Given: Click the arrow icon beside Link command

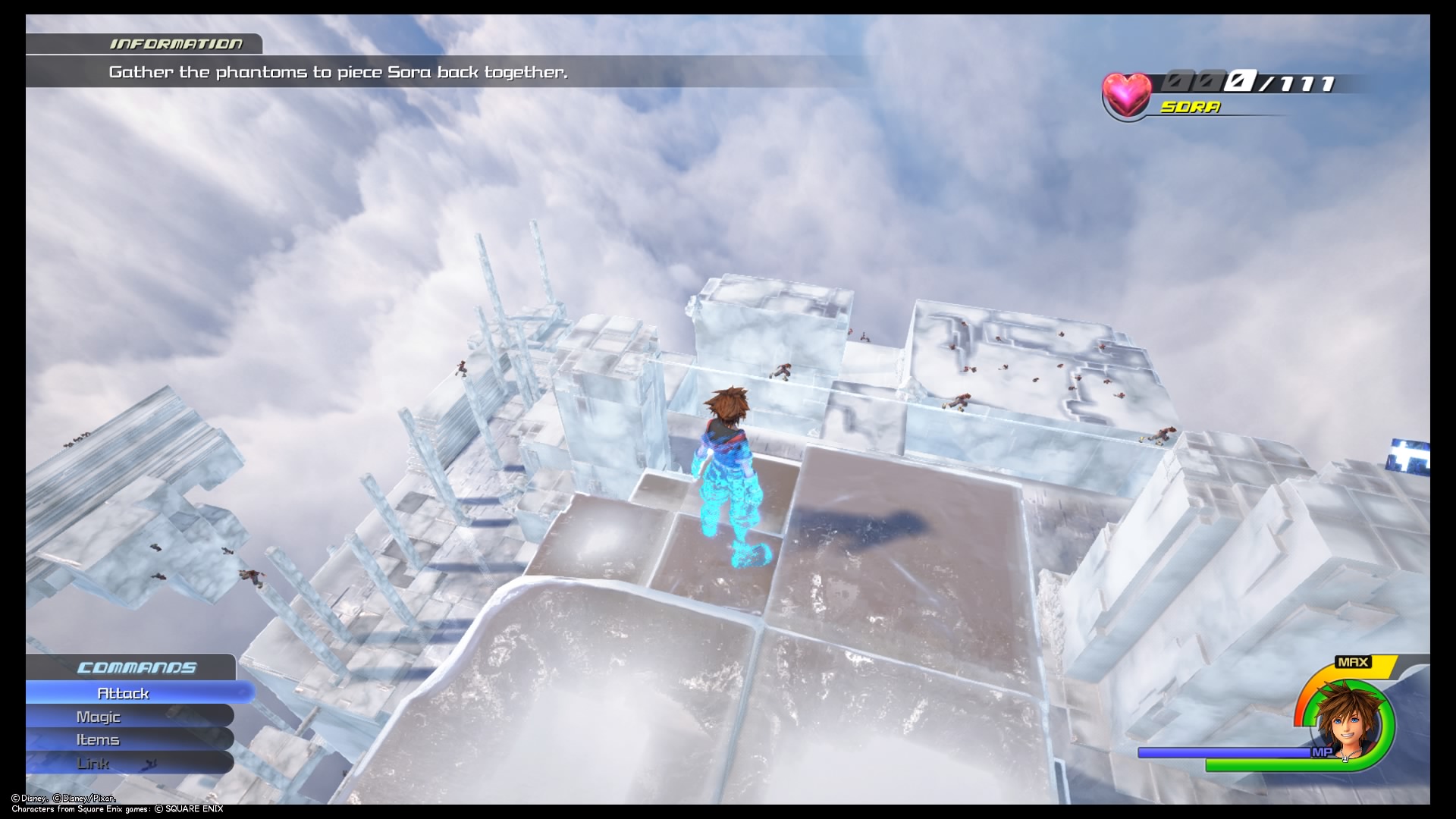Looking at the screenshot, I should coord(152,764).
